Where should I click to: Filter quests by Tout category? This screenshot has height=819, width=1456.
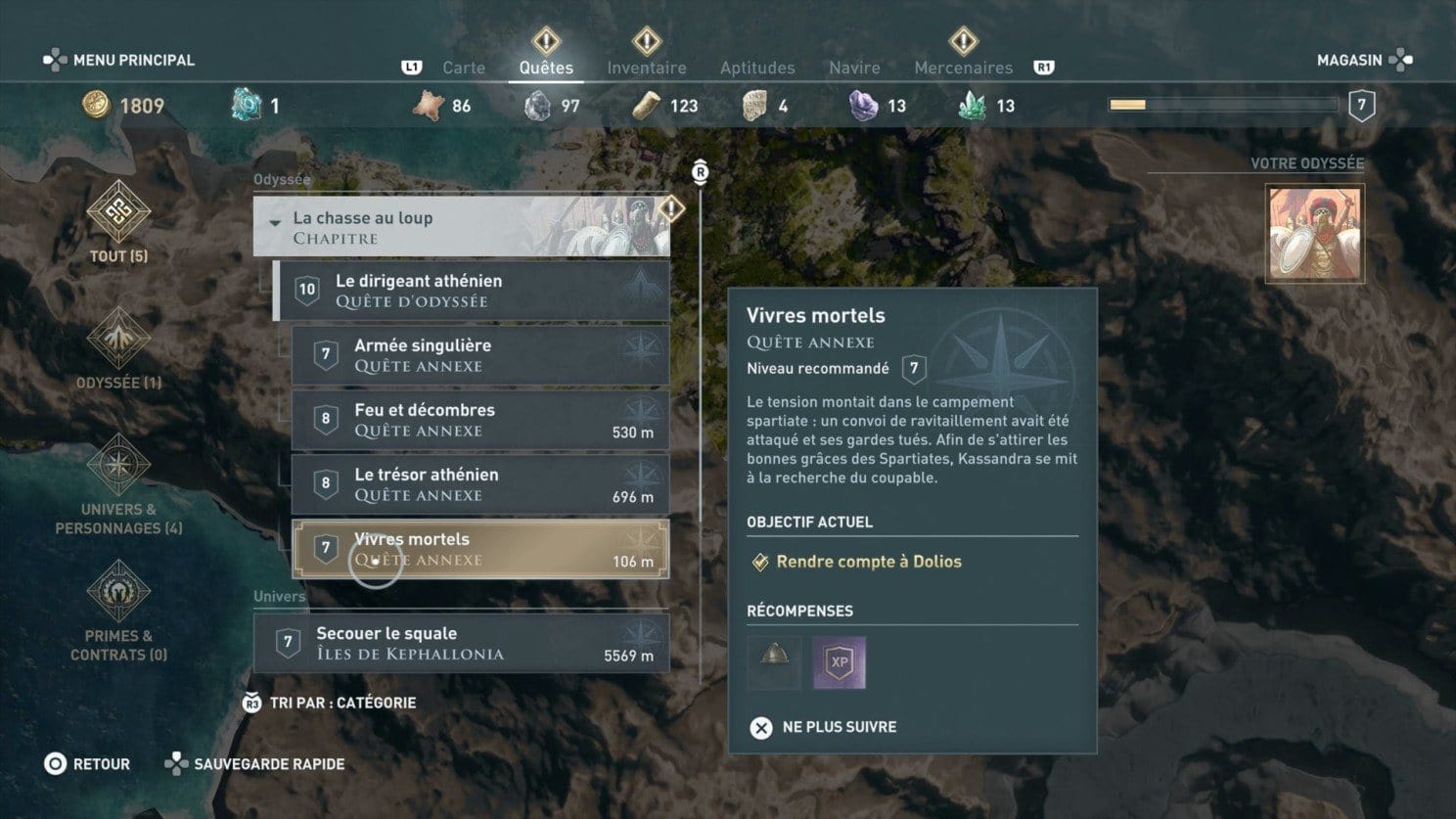pyautogui.click(x=118, y=221)
